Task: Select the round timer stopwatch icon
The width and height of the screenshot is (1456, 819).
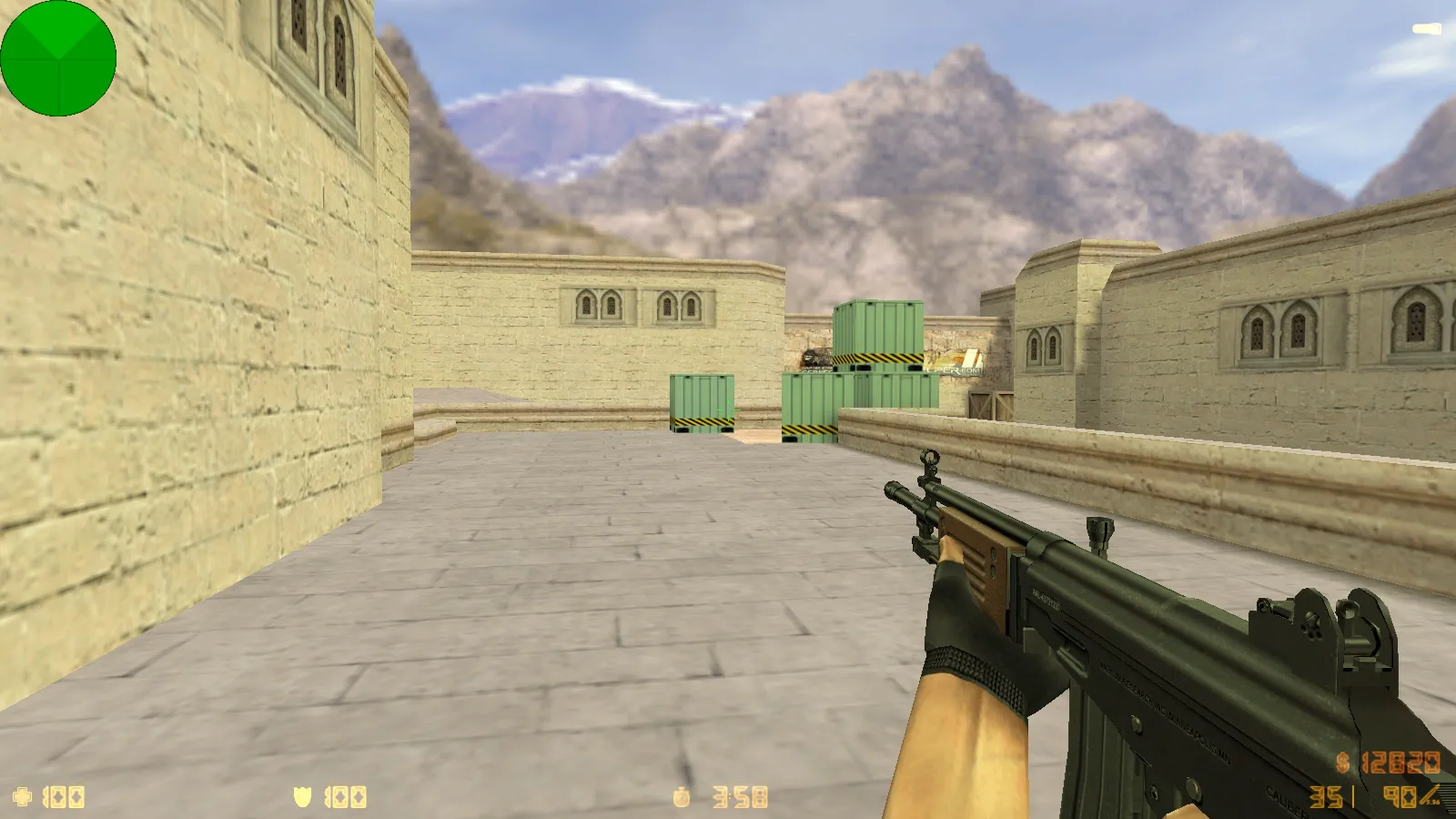Action: click(x=682, y=796)
